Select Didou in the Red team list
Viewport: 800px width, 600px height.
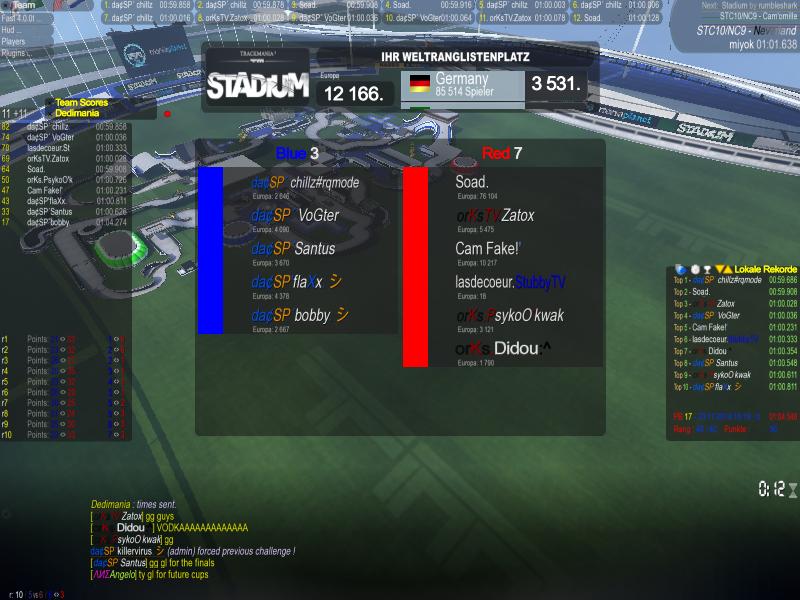503,349
